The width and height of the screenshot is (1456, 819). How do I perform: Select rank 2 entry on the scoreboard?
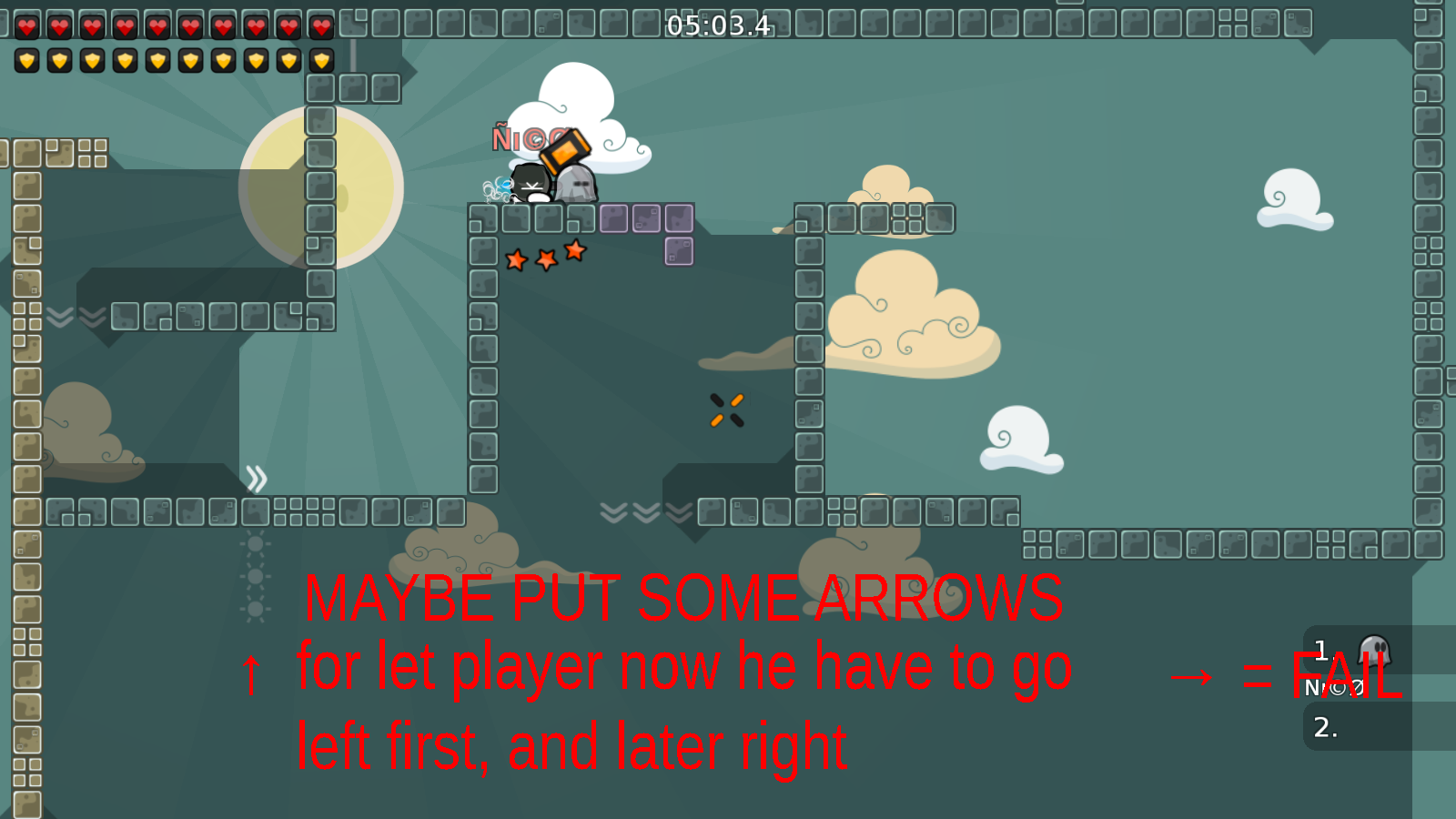coord(1325,728)
